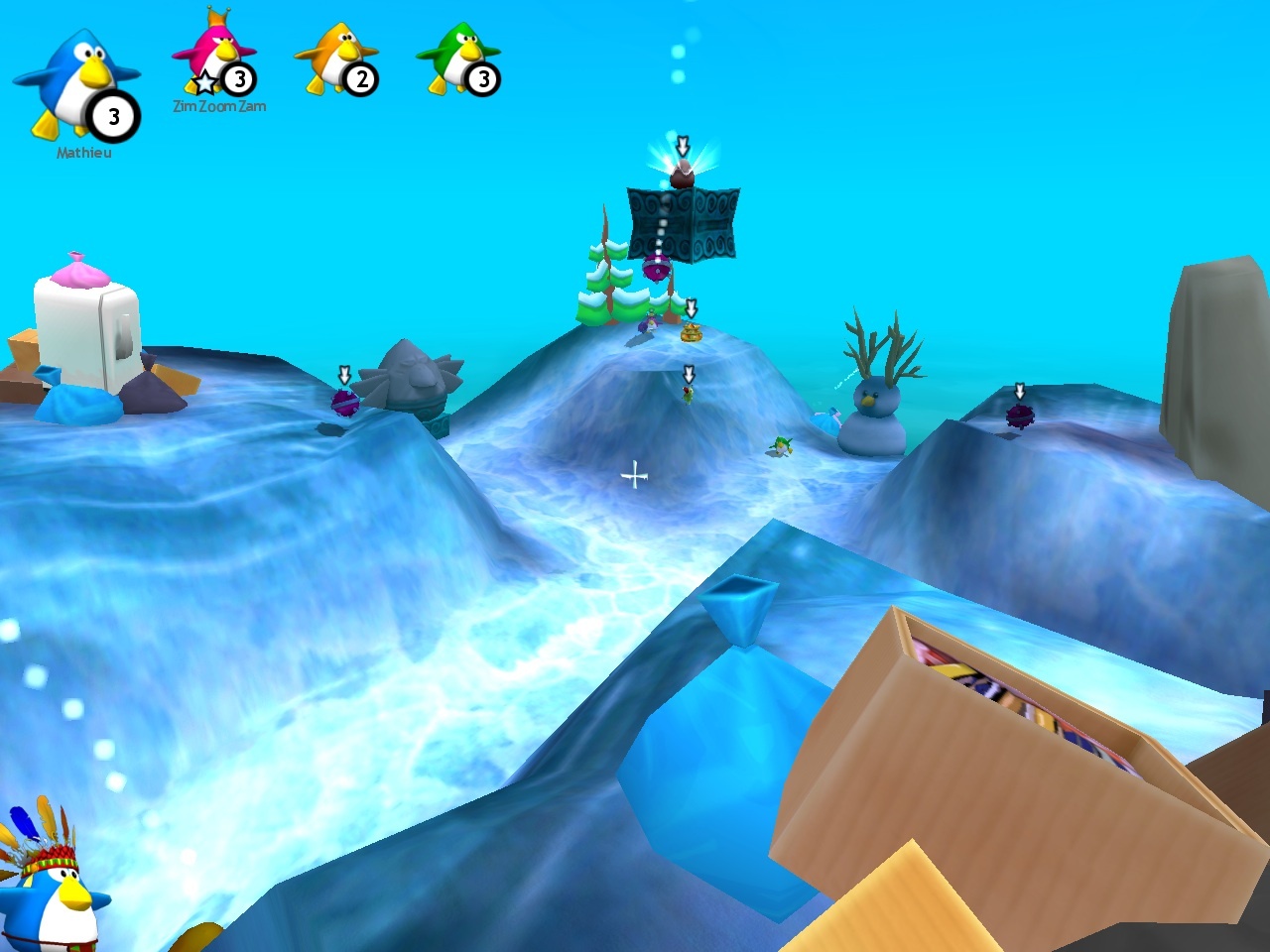Image resolution: width=1270 pixels, height=952 pixels.
Task: Click the life counter circle on Mathieu's portrait
Action: click(112, 116)
